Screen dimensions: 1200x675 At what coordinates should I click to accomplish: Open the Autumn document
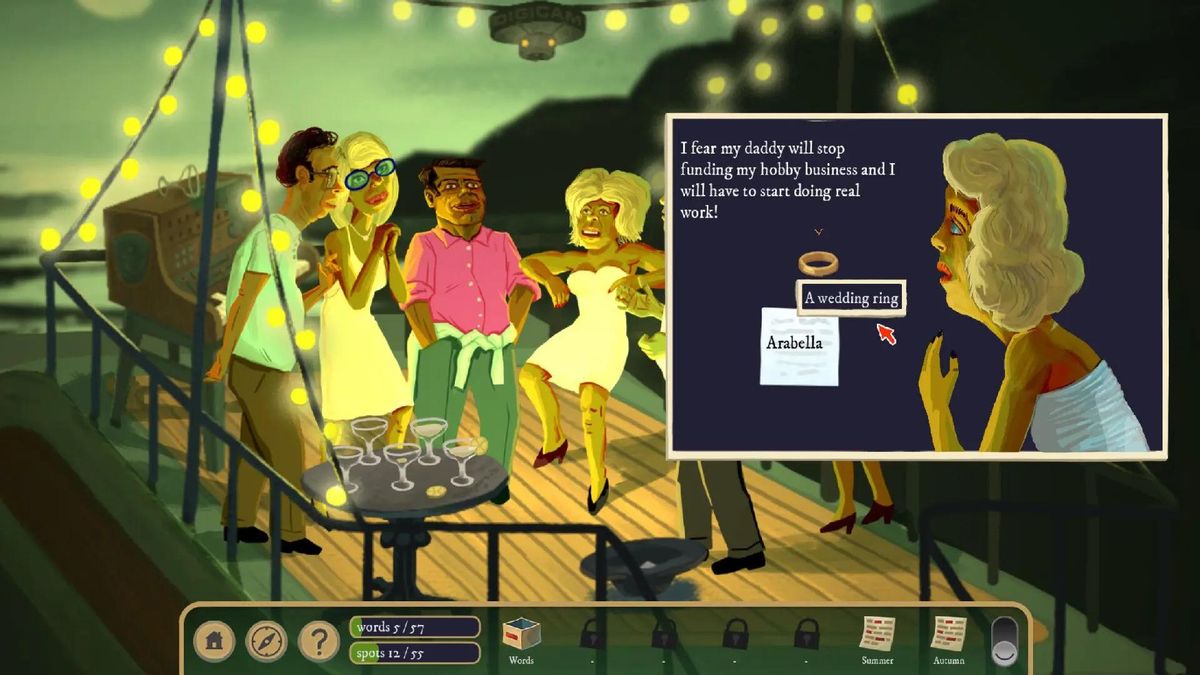947,634
